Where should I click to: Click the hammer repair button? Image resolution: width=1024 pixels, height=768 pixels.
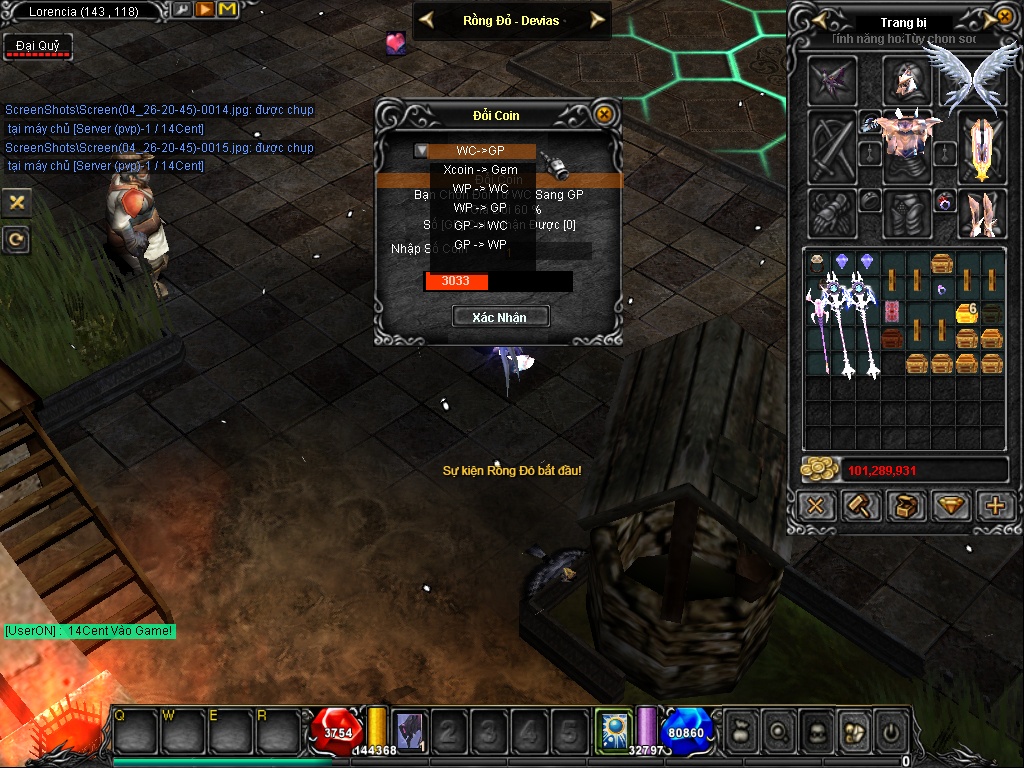(860, 506)
